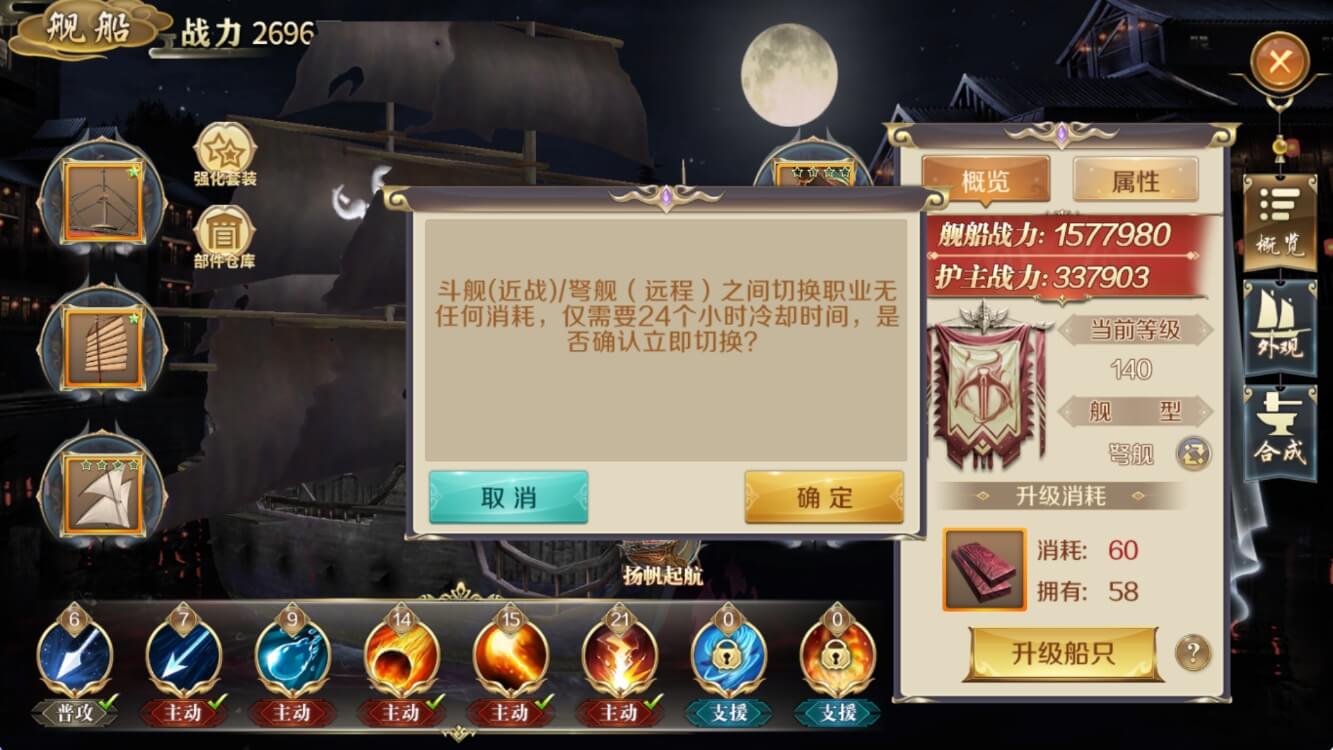Select the level 9 water orb skill

pyautogui.click(x=291, y=655)
